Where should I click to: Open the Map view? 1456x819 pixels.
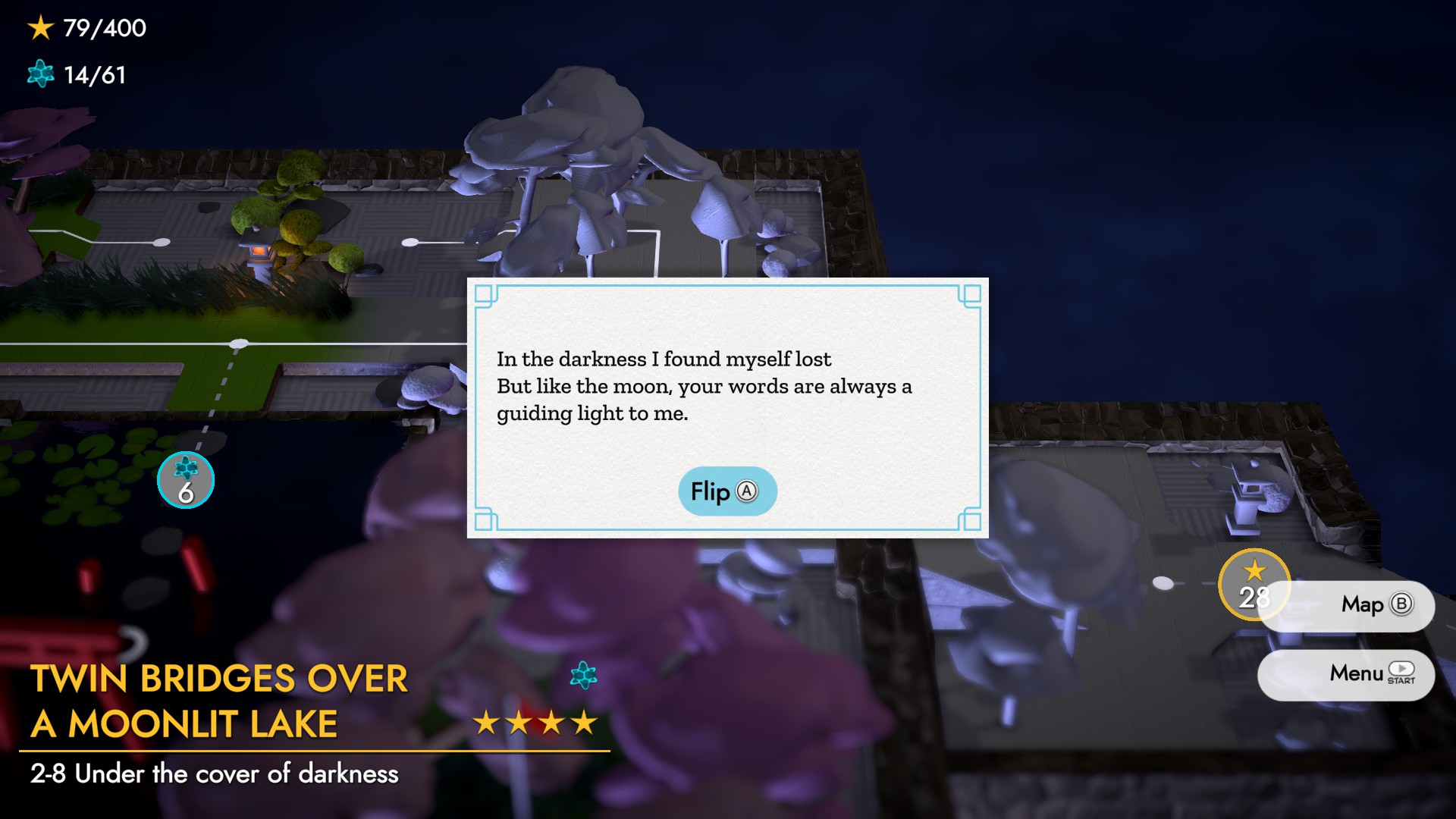(x=1363, y=604)
